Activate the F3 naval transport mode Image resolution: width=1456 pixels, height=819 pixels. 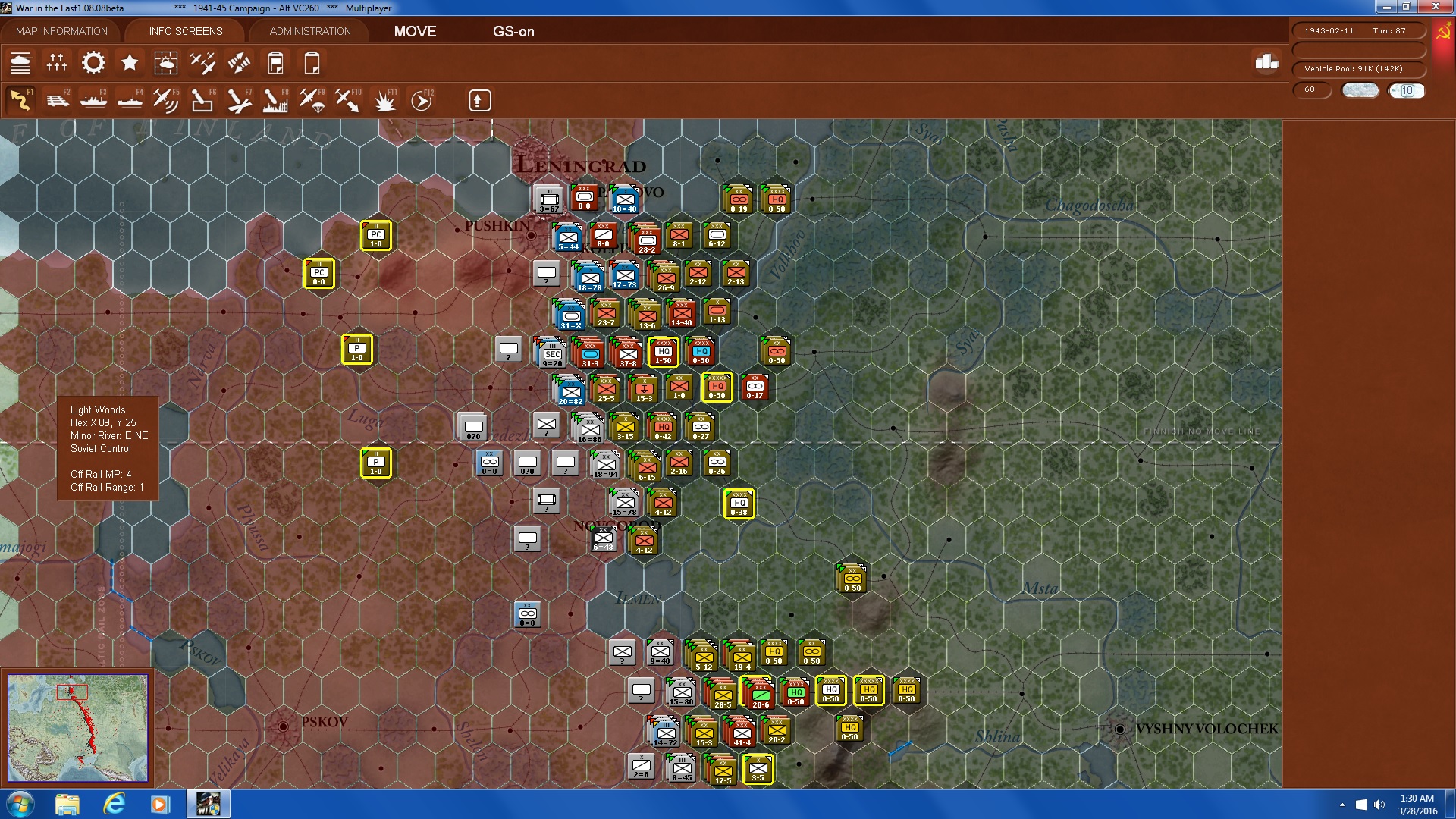click(x=93, y=99)
